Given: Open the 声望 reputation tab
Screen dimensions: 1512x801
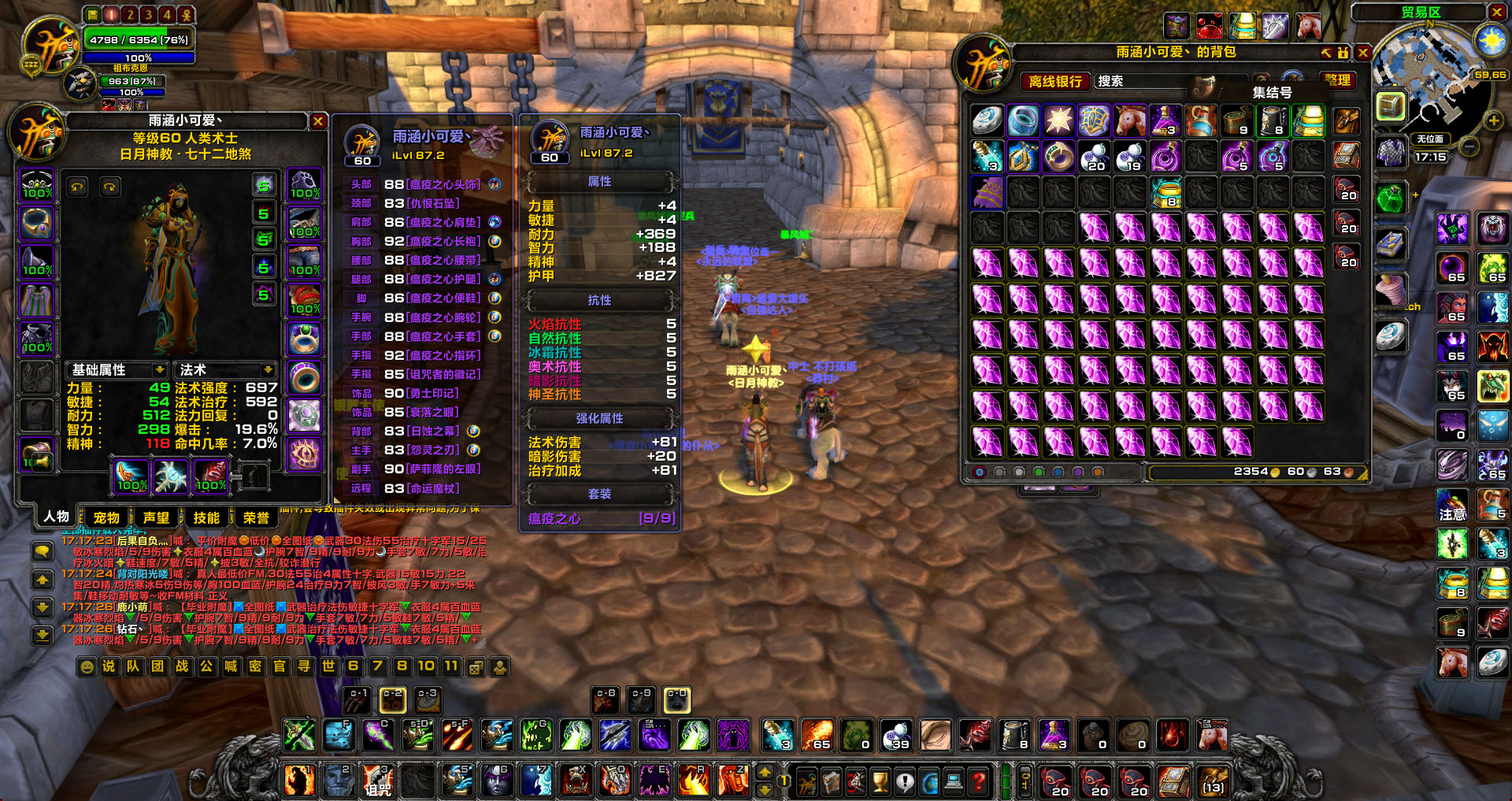Looking at the screenshot, I should (x=156, y=517).
